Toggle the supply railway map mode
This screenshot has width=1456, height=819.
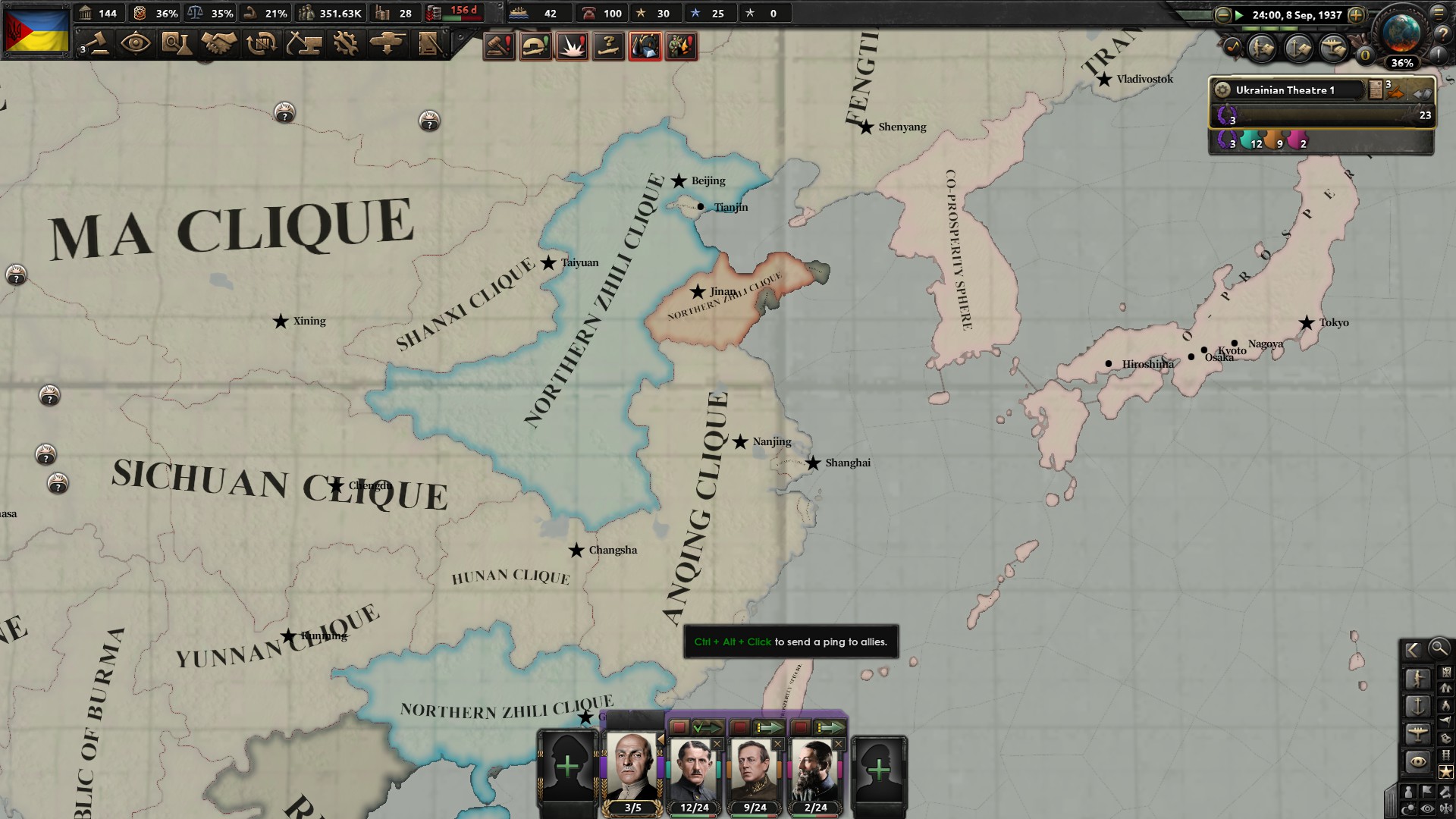[1446, 753]
